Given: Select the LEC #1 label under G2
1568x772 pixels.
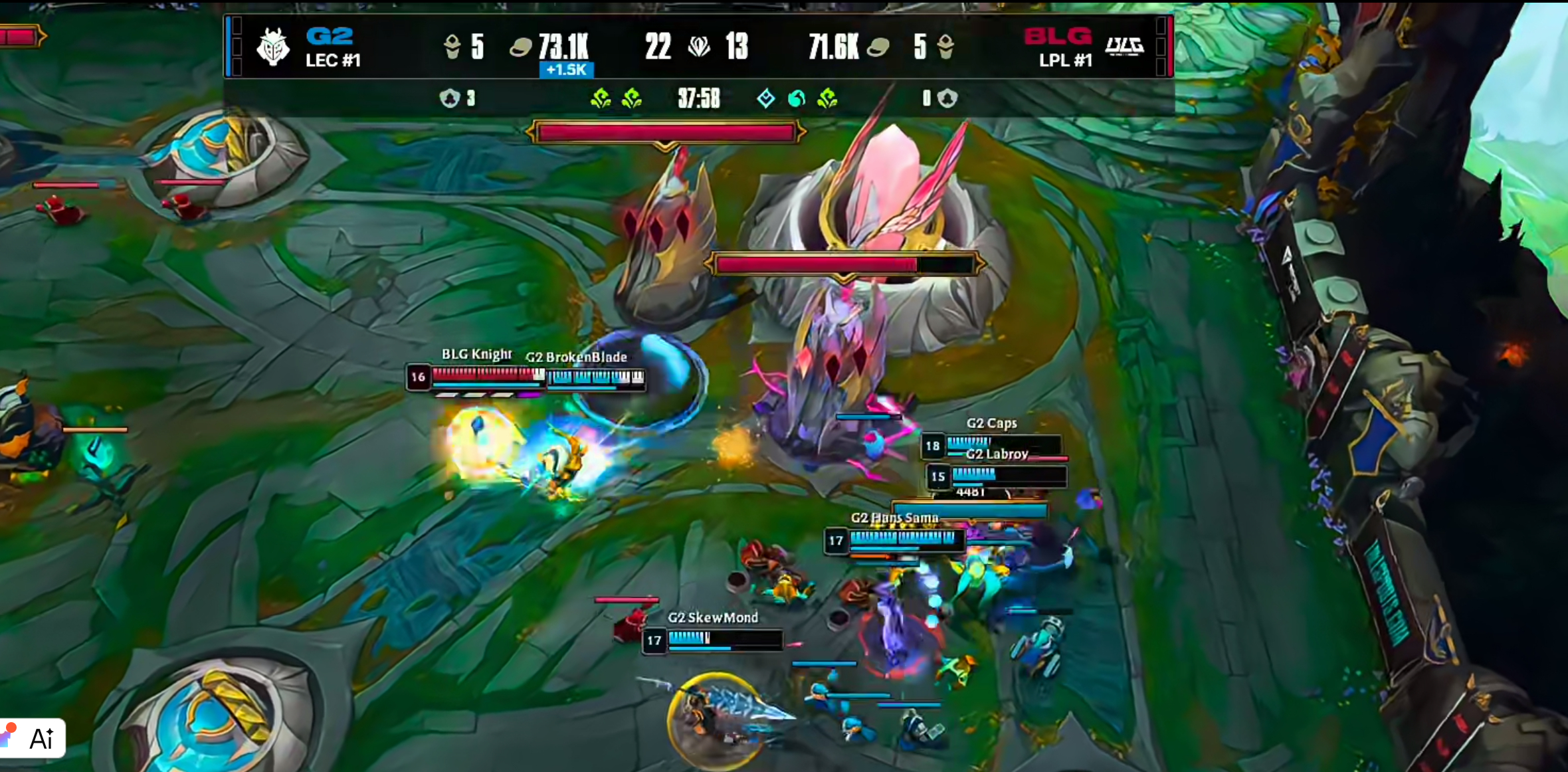Looking at the screenshot, I should coord(333,61).
